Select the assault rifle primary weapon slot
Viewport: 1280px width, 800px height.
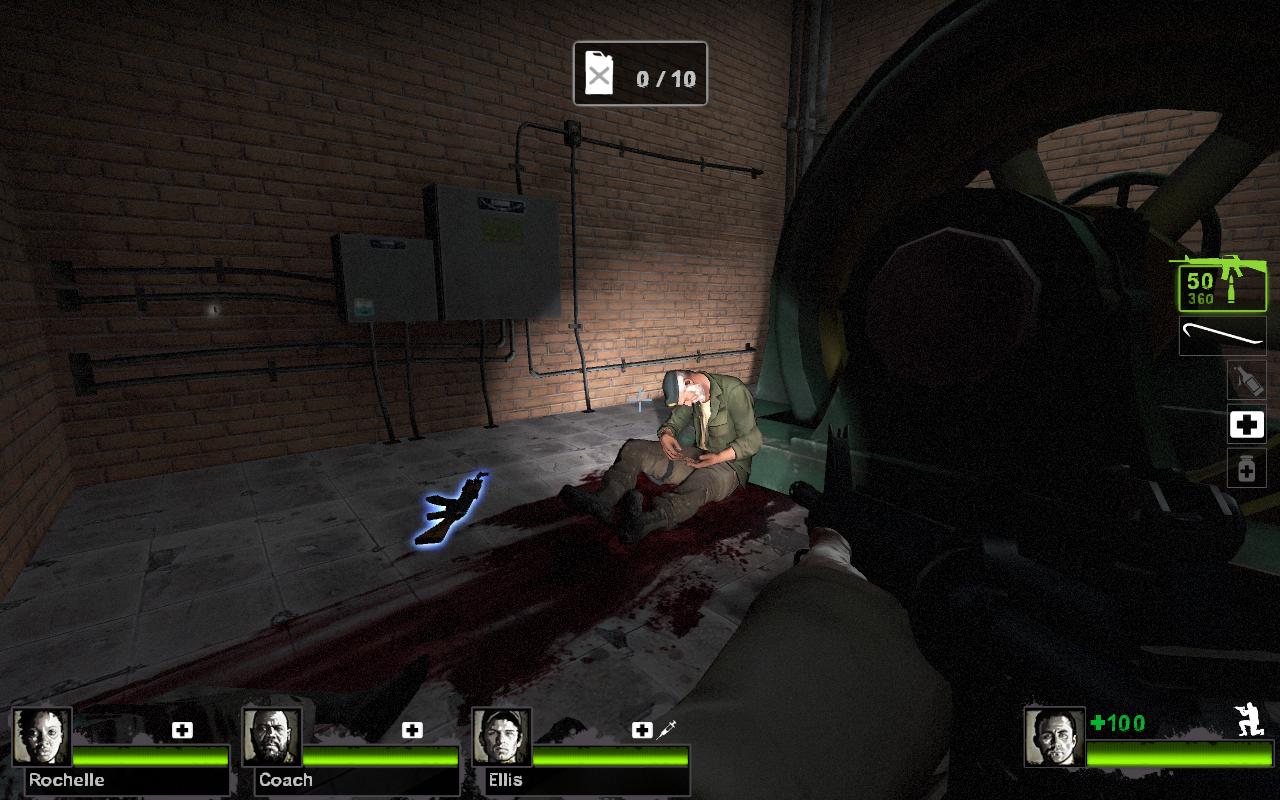pos(1222,285)
